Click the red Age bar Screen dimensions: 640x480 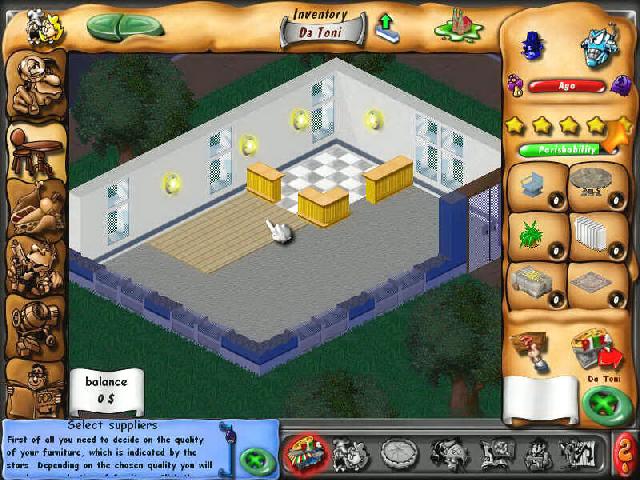pyautogui.click(x=566, y=86)
